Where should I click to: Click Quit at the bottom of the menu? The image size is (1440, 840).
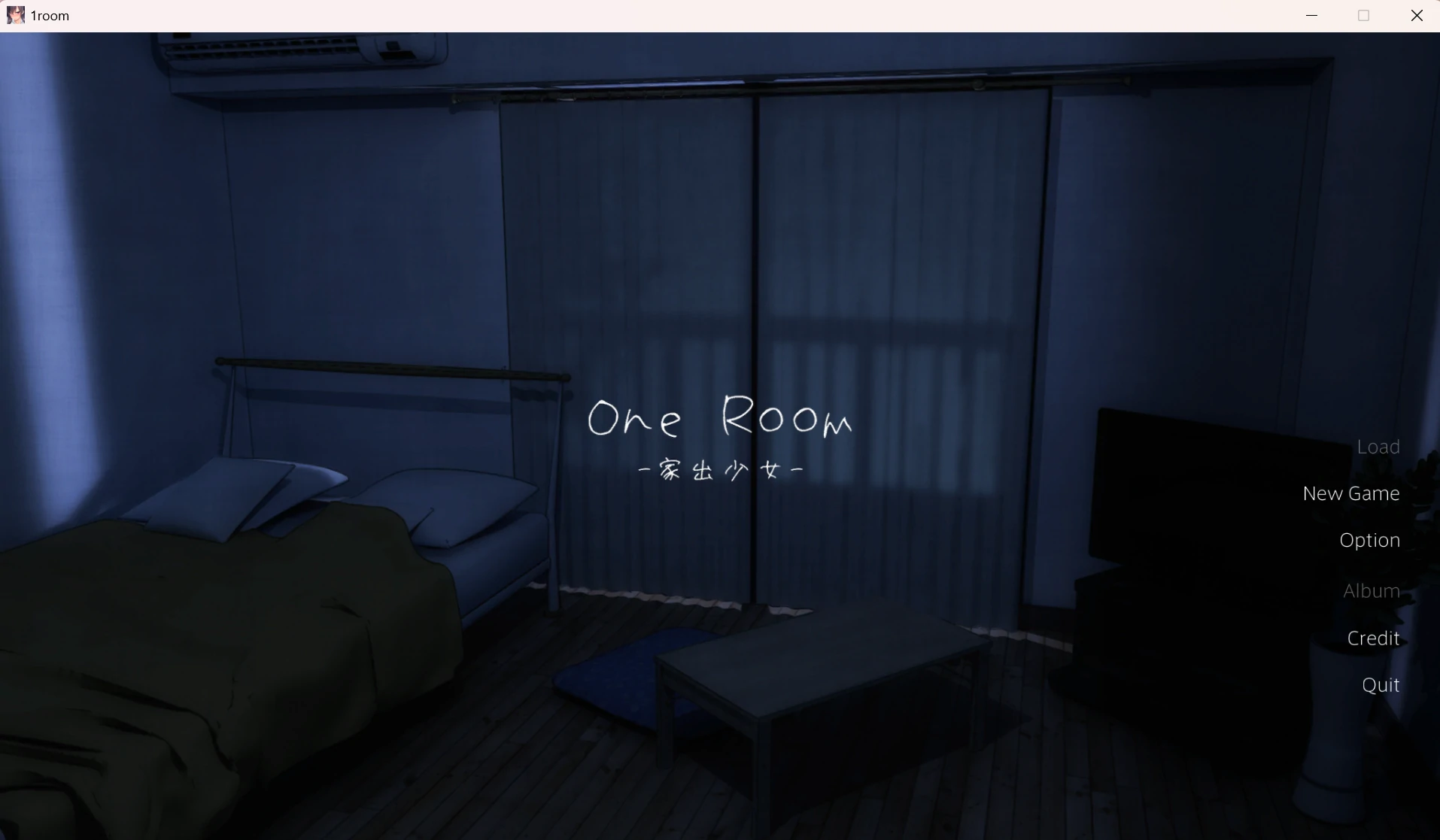1380,684
